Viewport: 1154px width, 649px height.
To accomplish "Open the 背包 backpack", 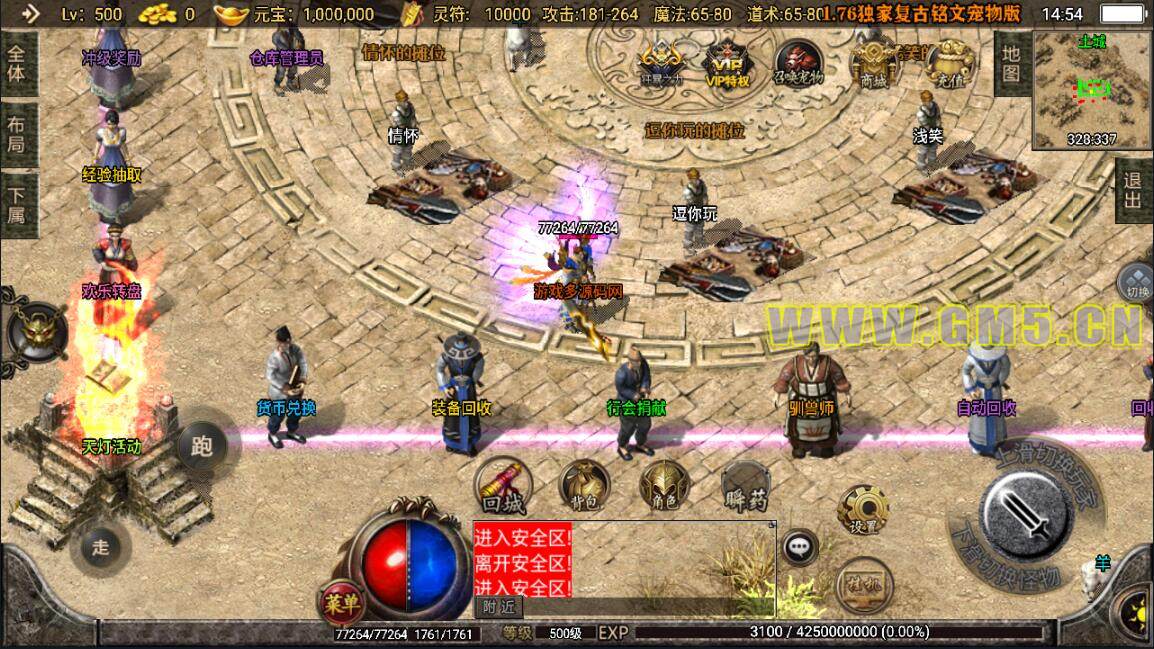I will click(x=584, y=487).
